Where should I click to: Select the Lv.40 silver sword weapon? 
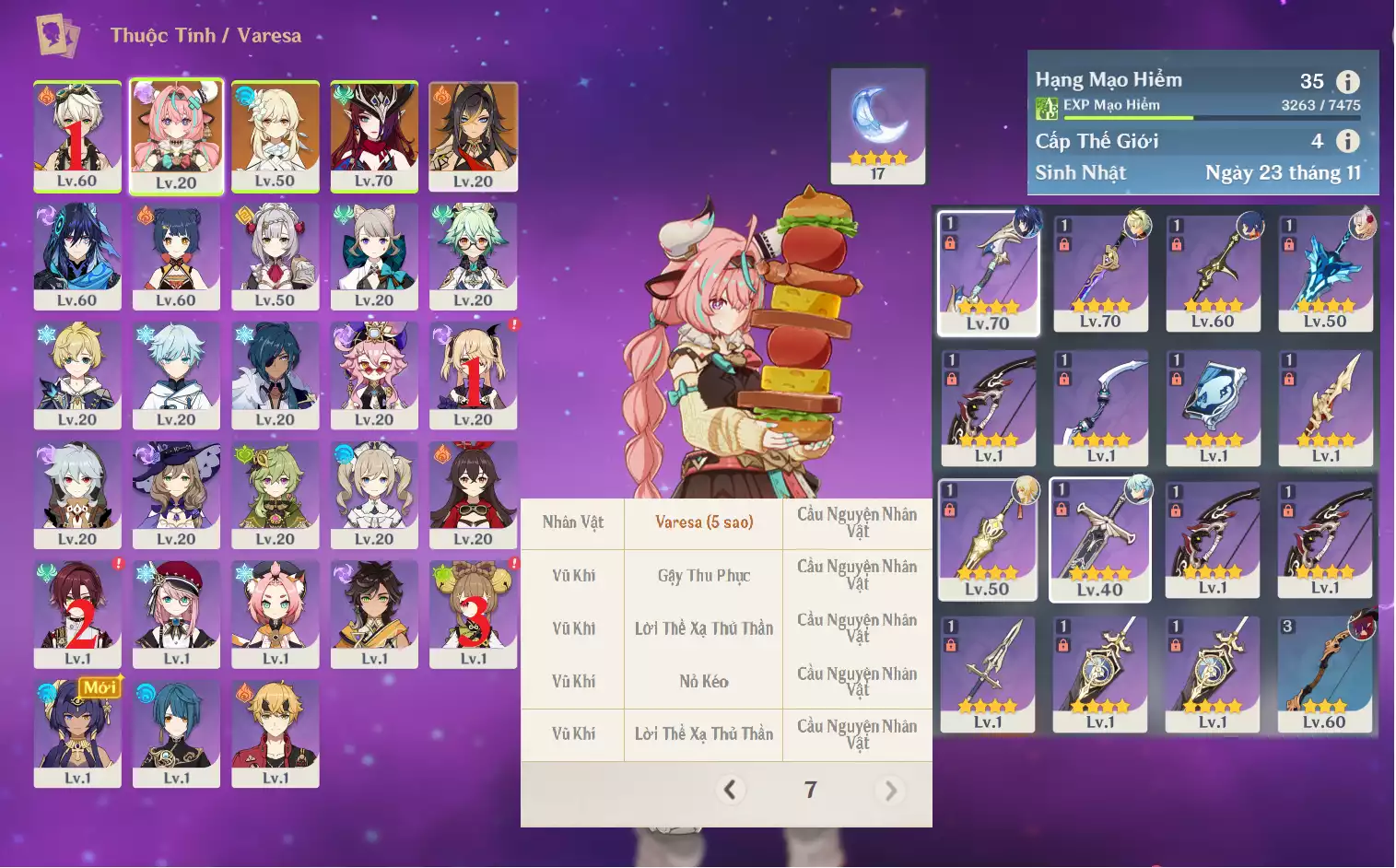[x=1100, y=539]
